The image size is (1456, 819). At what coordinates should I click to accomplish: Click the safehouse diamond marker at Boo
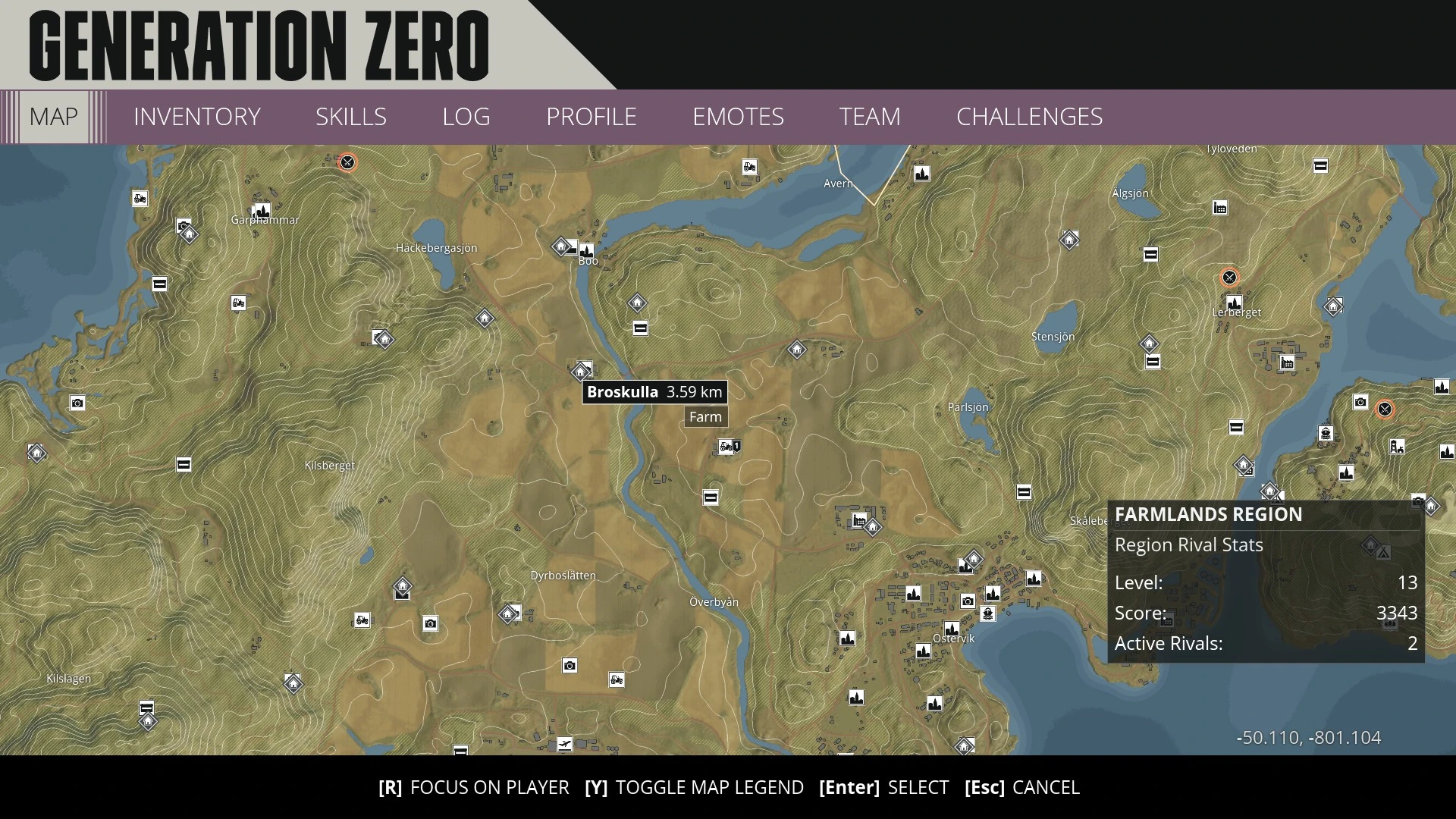click(561, 246)
